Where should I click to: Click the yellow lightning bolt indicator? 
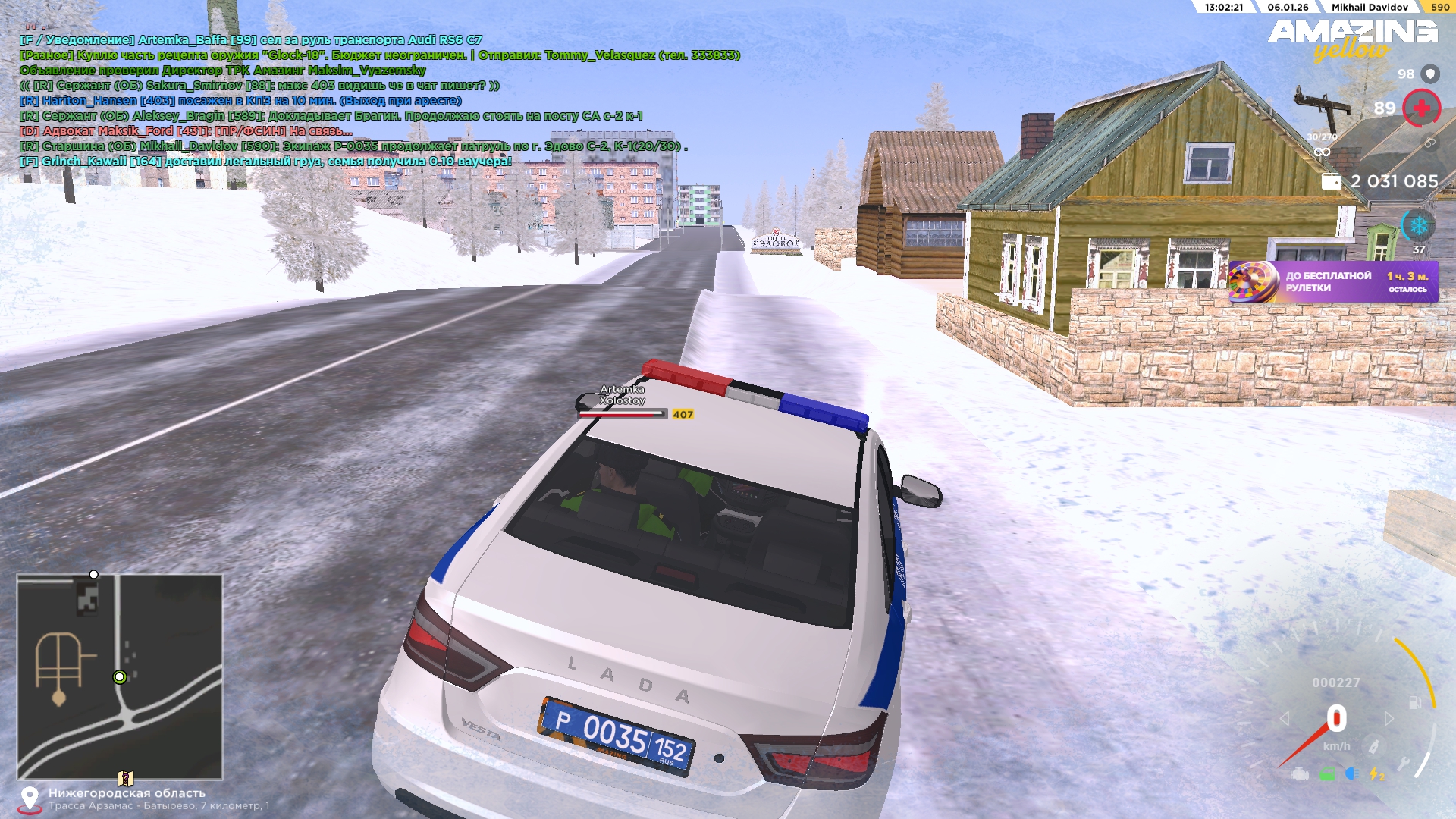(x=1376, y=774)
